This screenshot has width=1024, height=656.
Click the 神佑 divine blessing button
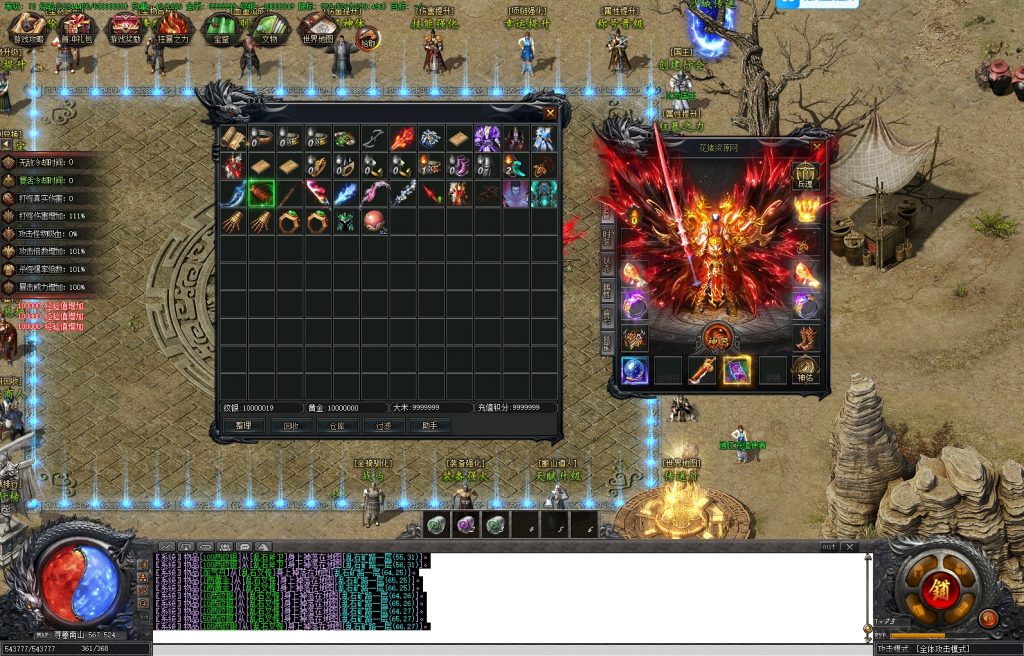pos(805,370)
